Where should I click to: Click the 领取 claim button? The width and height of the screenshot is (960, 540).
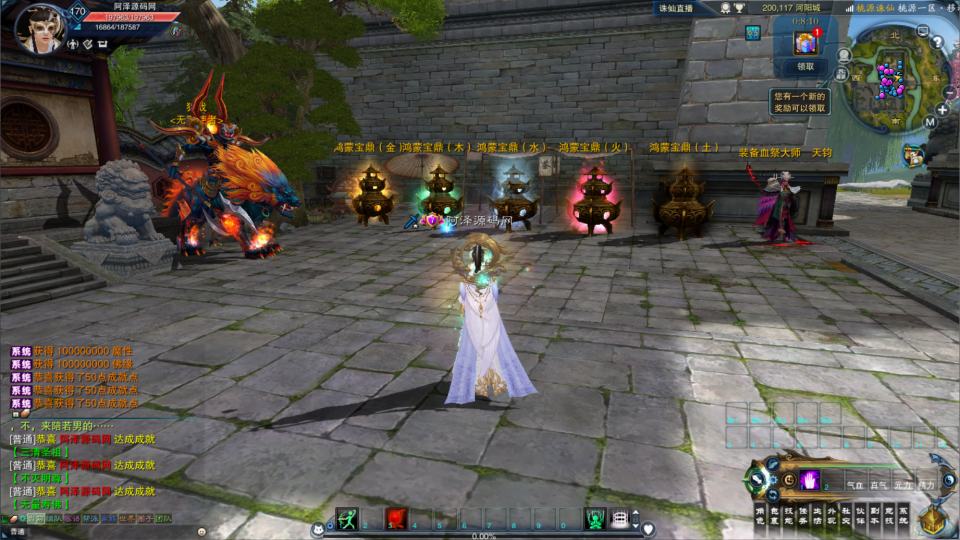[805, 67]
